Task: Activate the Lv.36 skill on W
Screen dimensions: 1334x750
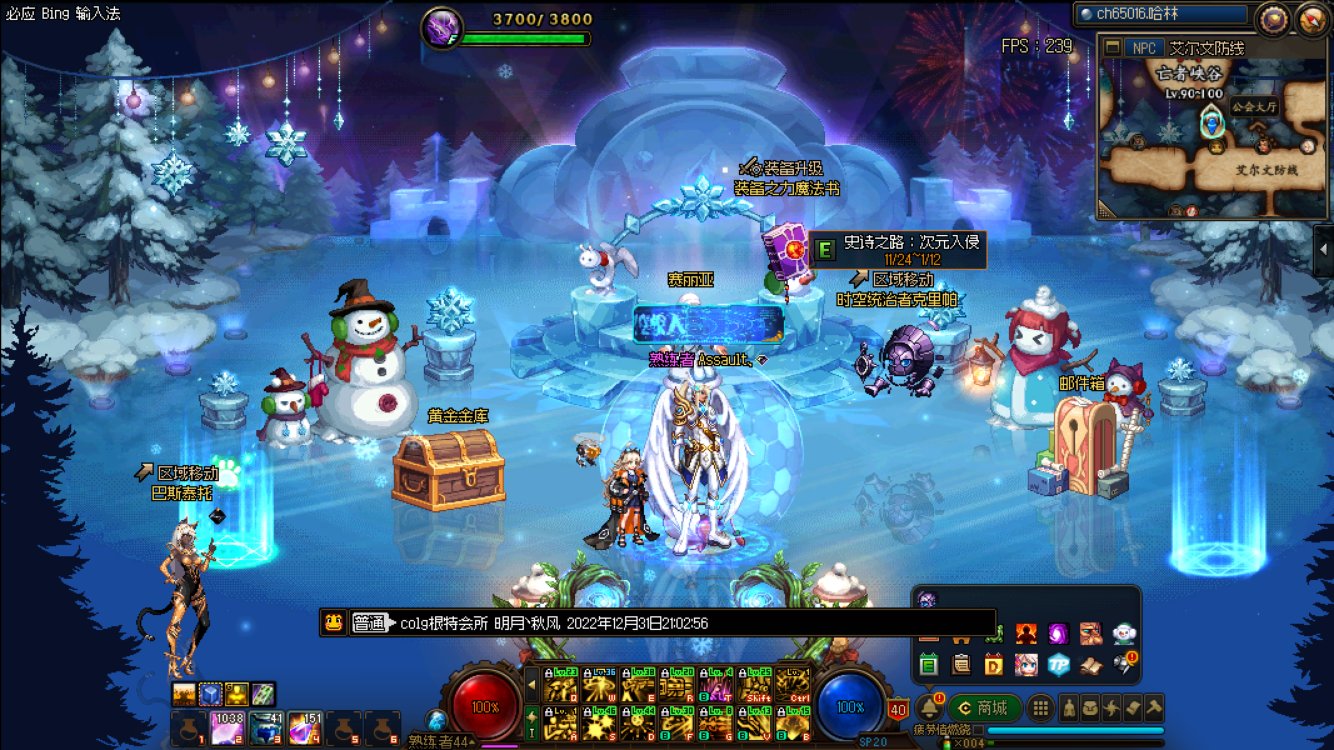Action: (x=599, y=685)
